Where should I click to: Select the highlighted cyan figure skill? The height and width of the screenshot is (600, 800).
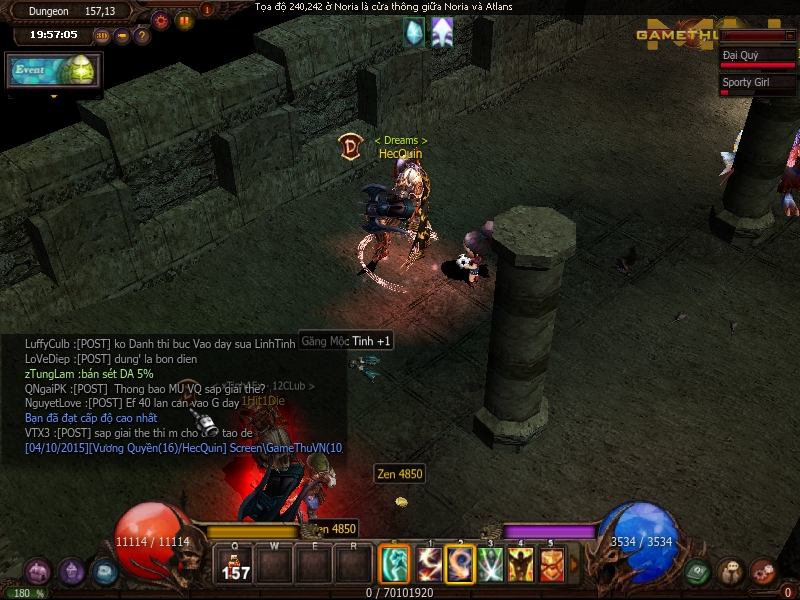coord(394,565)
